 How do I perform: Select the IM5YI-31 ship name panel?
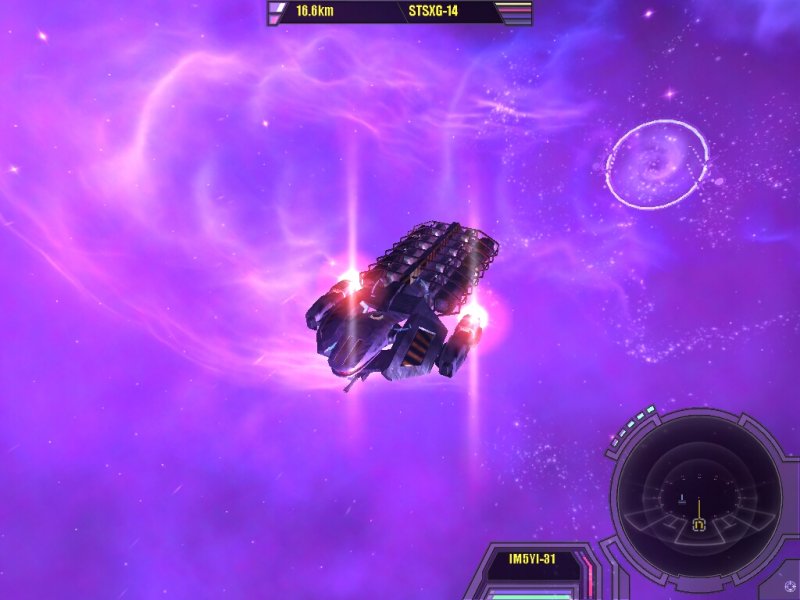click(532, 559)
